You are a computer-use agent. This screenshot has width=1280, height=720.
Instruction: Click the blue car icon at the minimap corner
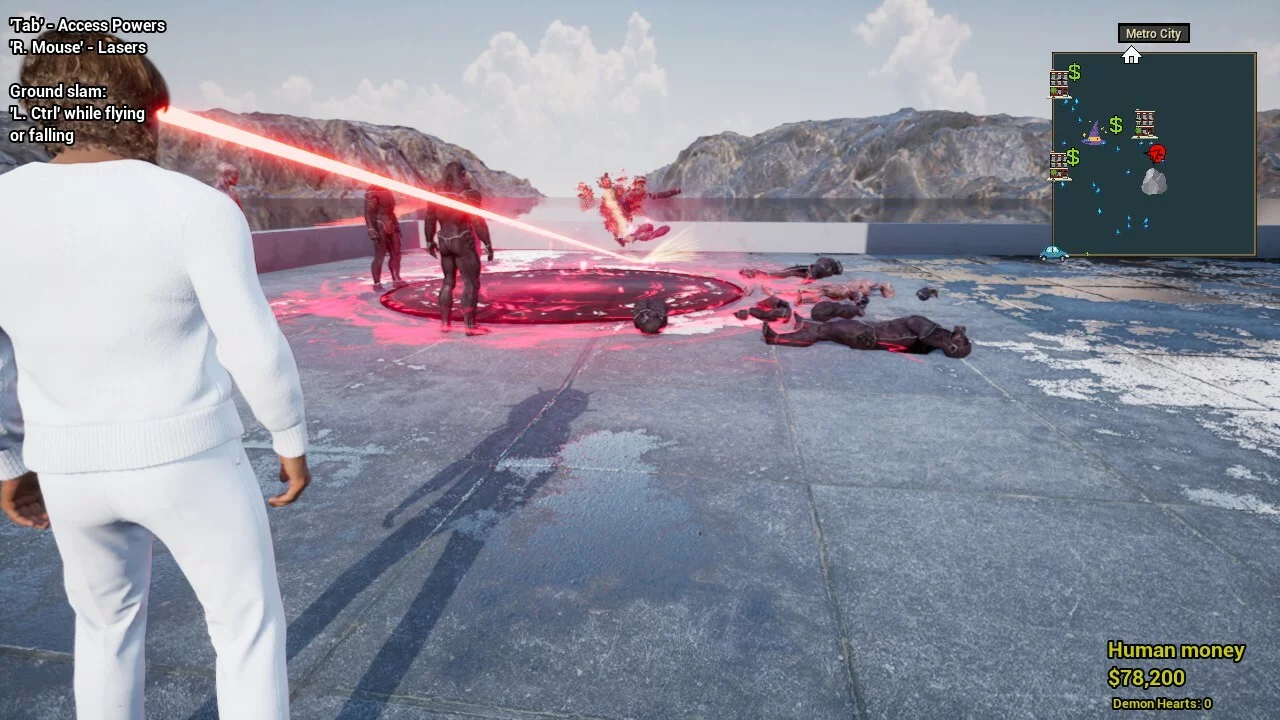(x=1053, y=254)
